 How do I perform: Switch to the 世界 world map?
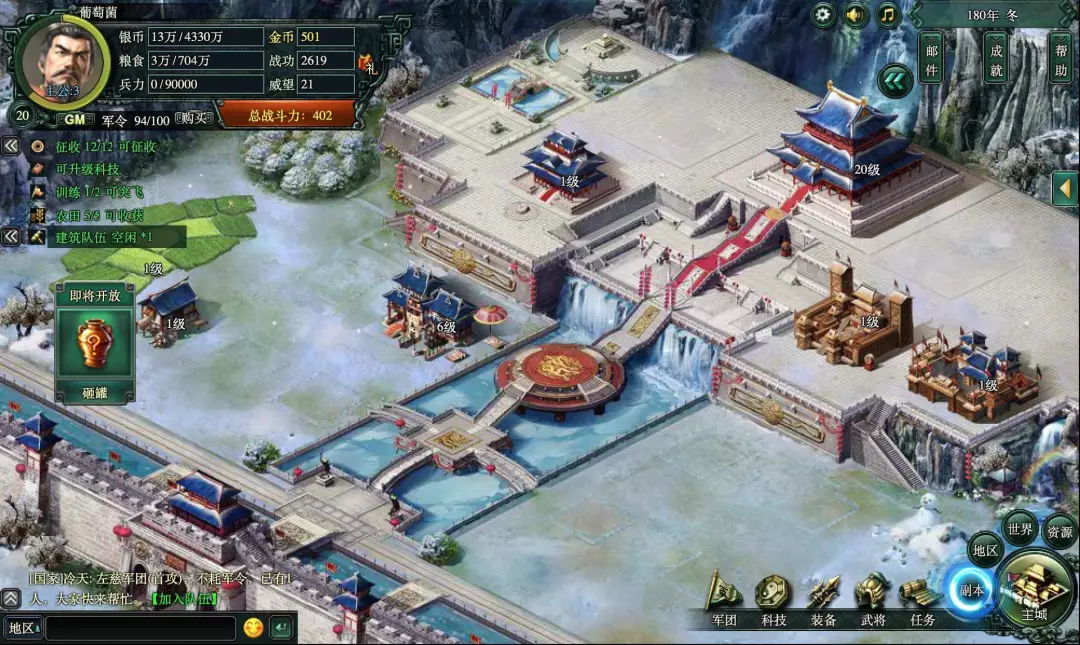(x=1020, y=529)
